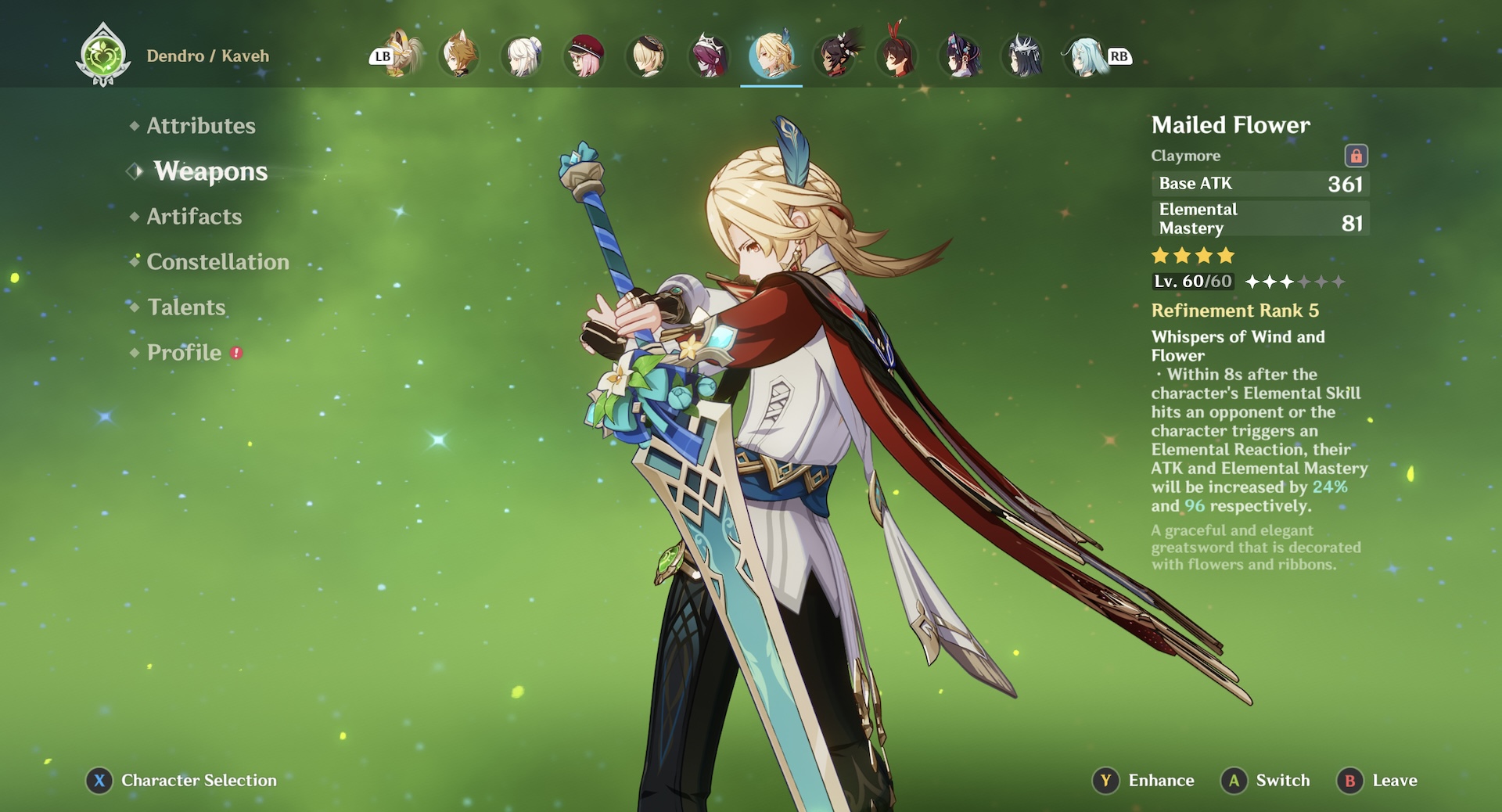Show Kaveh's Constellation page

(217, 262)
